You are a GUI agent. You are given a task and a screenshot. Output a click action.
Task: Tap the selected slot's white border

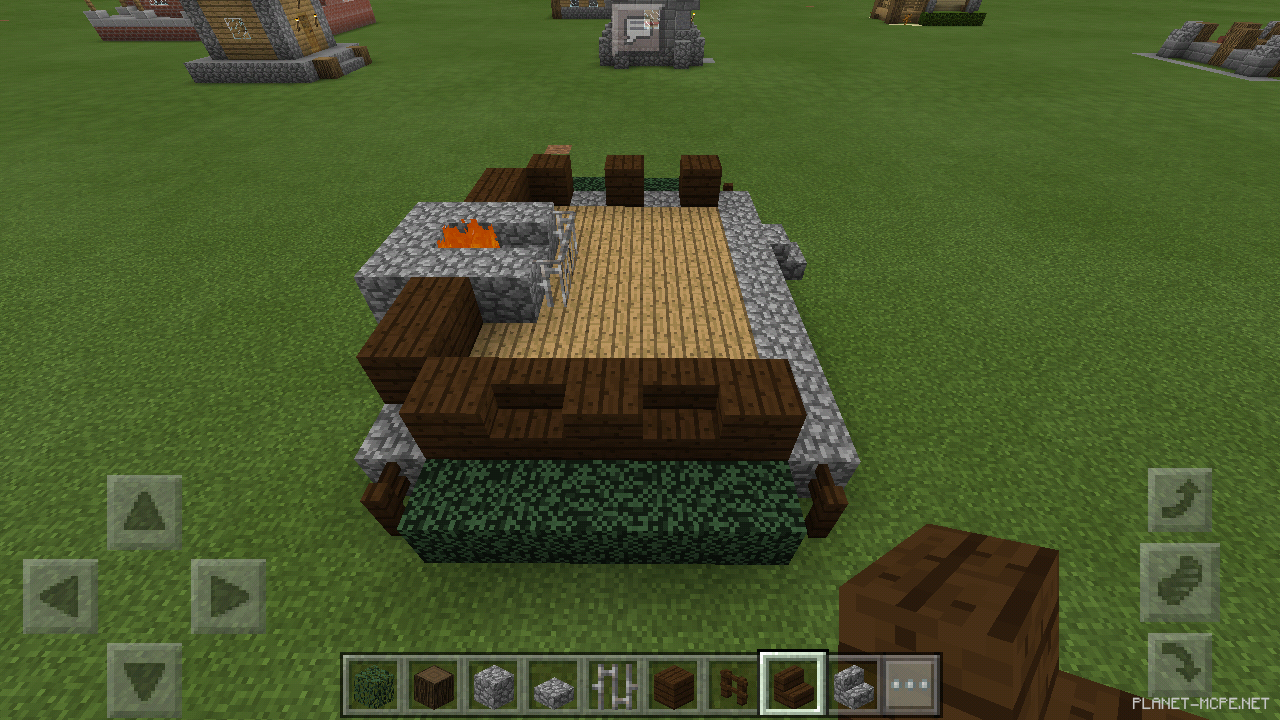[x=793, y=655]
